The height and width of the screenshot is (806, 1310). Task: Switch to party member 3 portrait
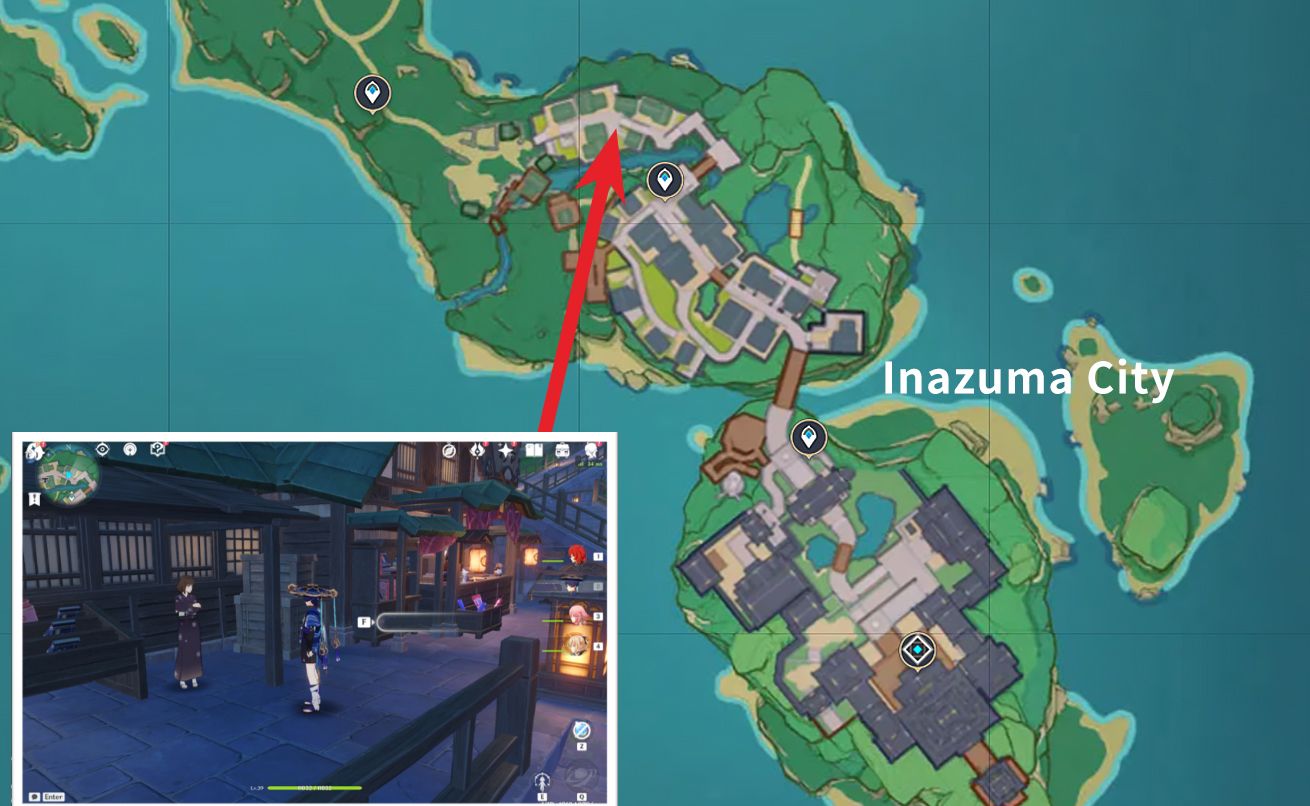click(x=579, y=616)
